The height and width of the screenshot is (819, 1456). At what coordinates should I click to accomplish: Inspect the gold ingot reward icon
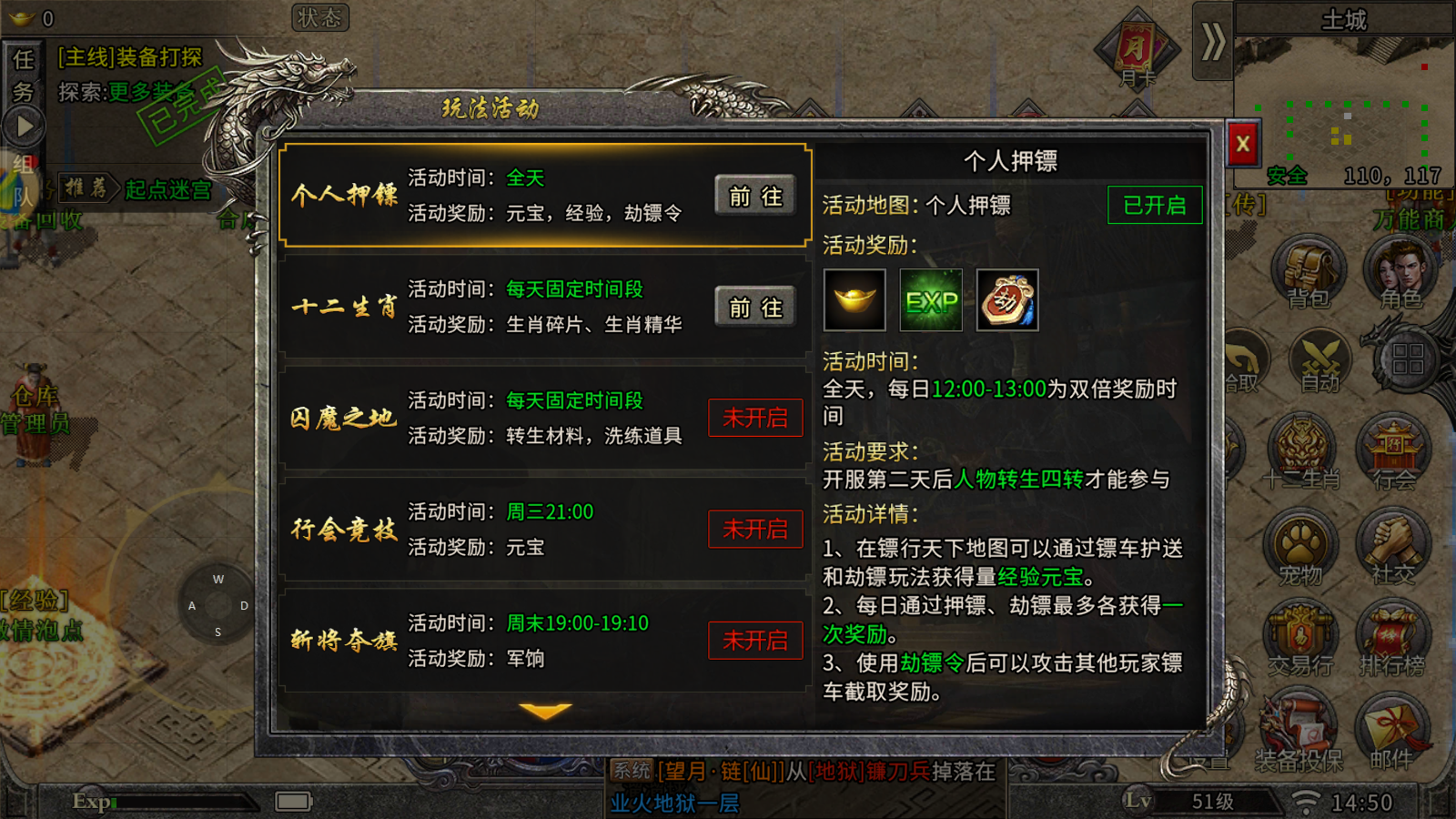pyautogui.click(x=854, y=300)
